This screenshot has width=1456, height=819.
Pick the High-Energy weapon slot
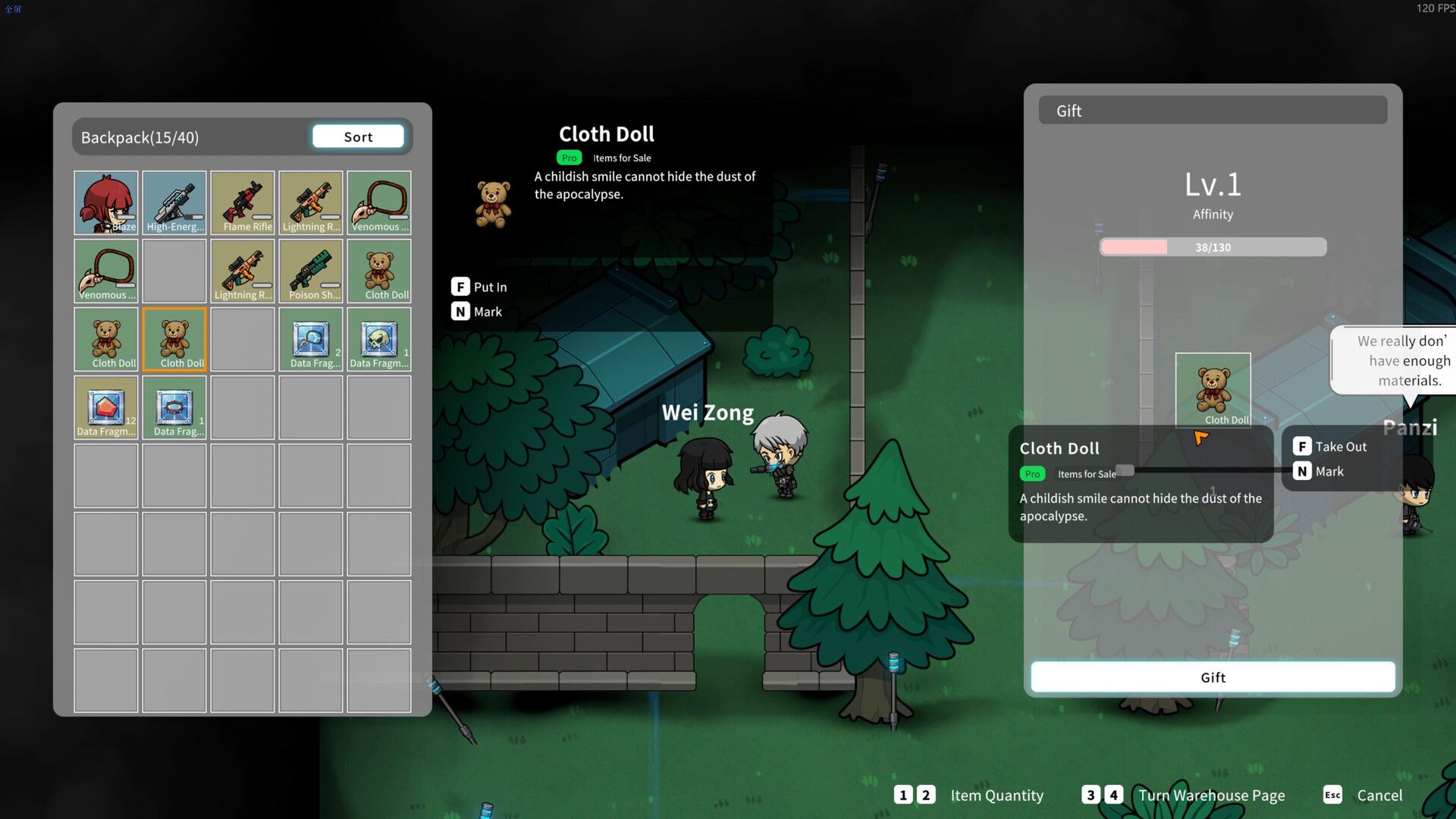tap(174, 202)
